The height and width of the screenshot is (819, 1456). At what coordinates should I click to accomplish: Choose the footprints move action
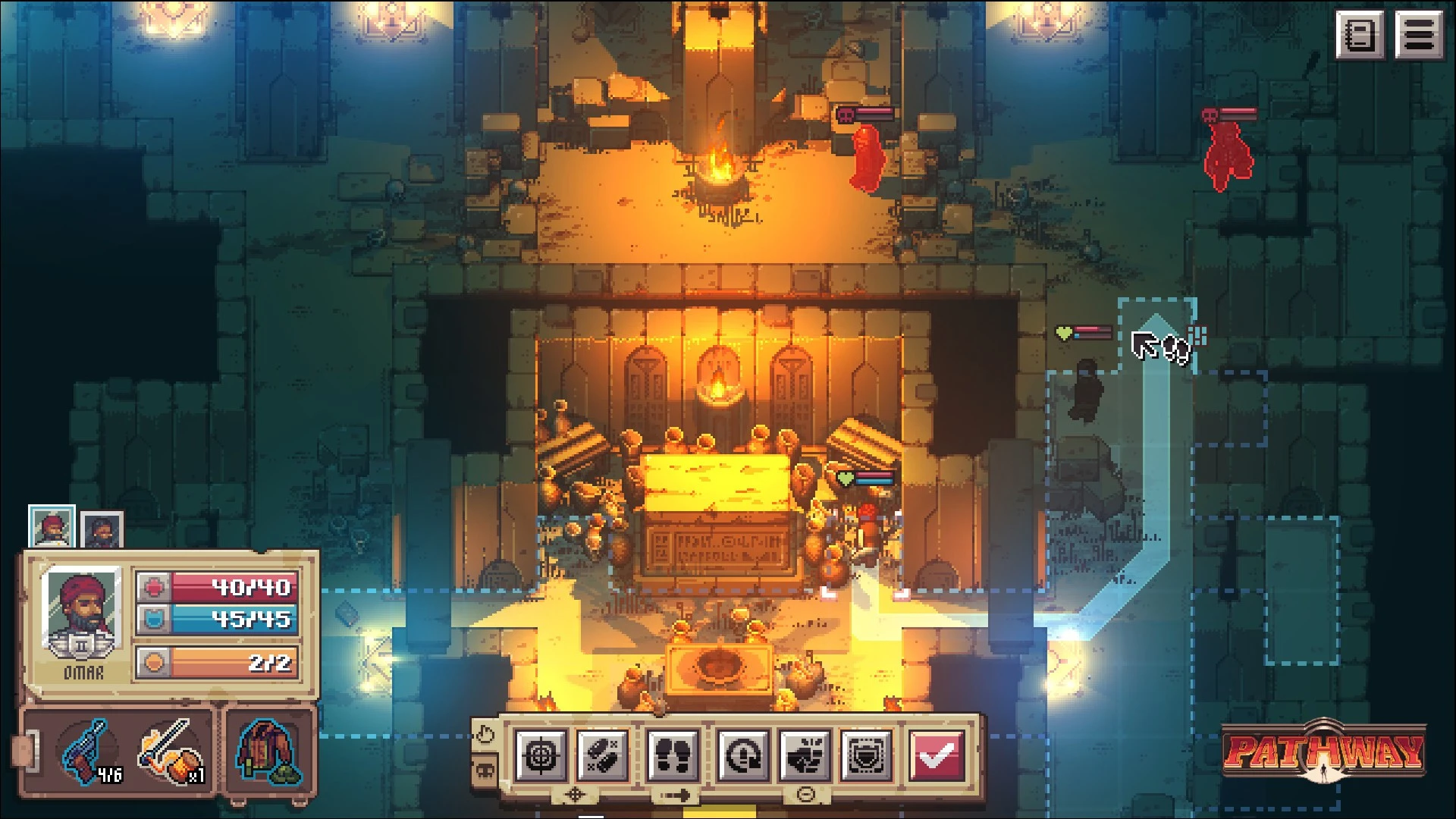pos(673,755)
